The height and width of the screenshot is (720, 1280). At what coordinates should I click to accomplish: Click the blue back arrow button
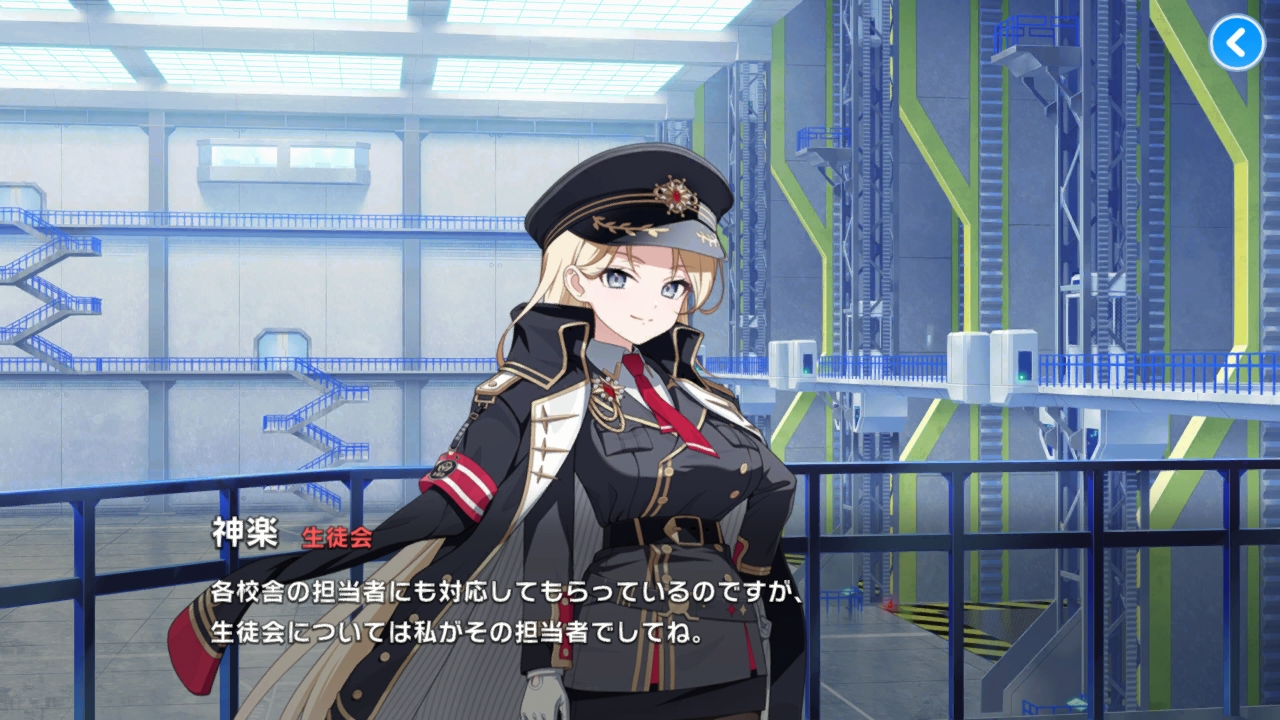1237,43
